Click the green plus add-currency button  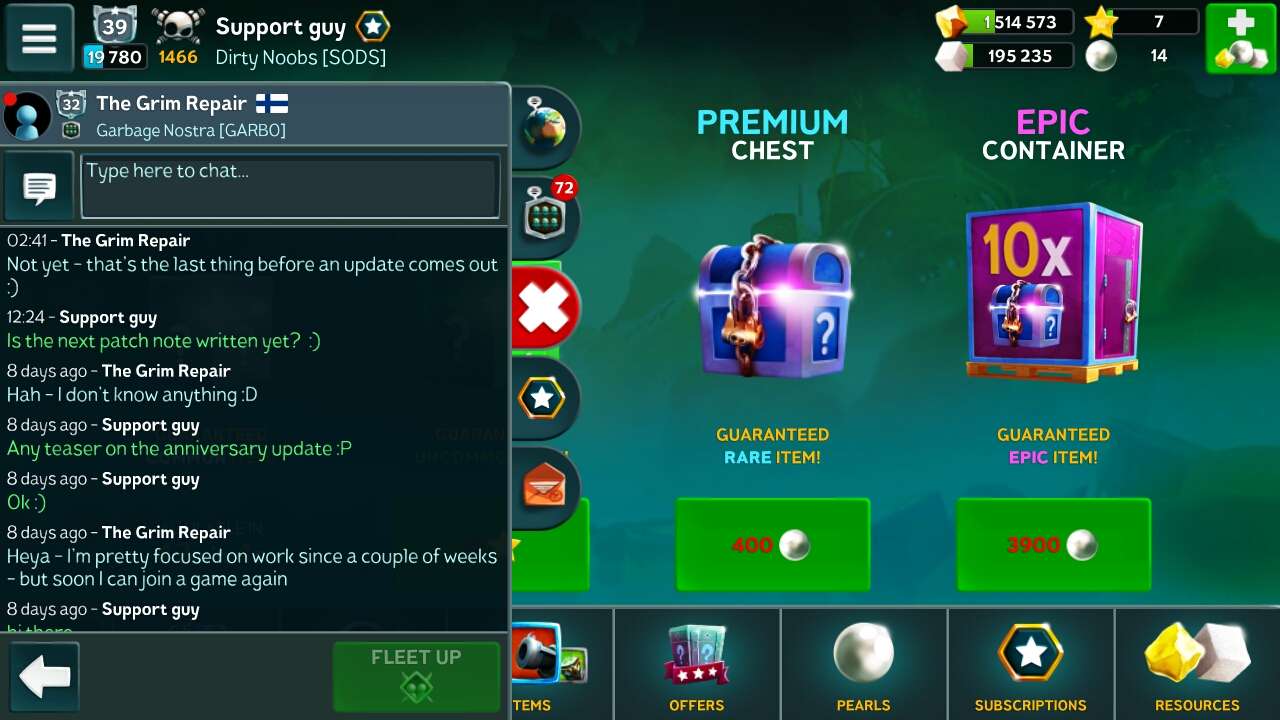point(1239,39)
